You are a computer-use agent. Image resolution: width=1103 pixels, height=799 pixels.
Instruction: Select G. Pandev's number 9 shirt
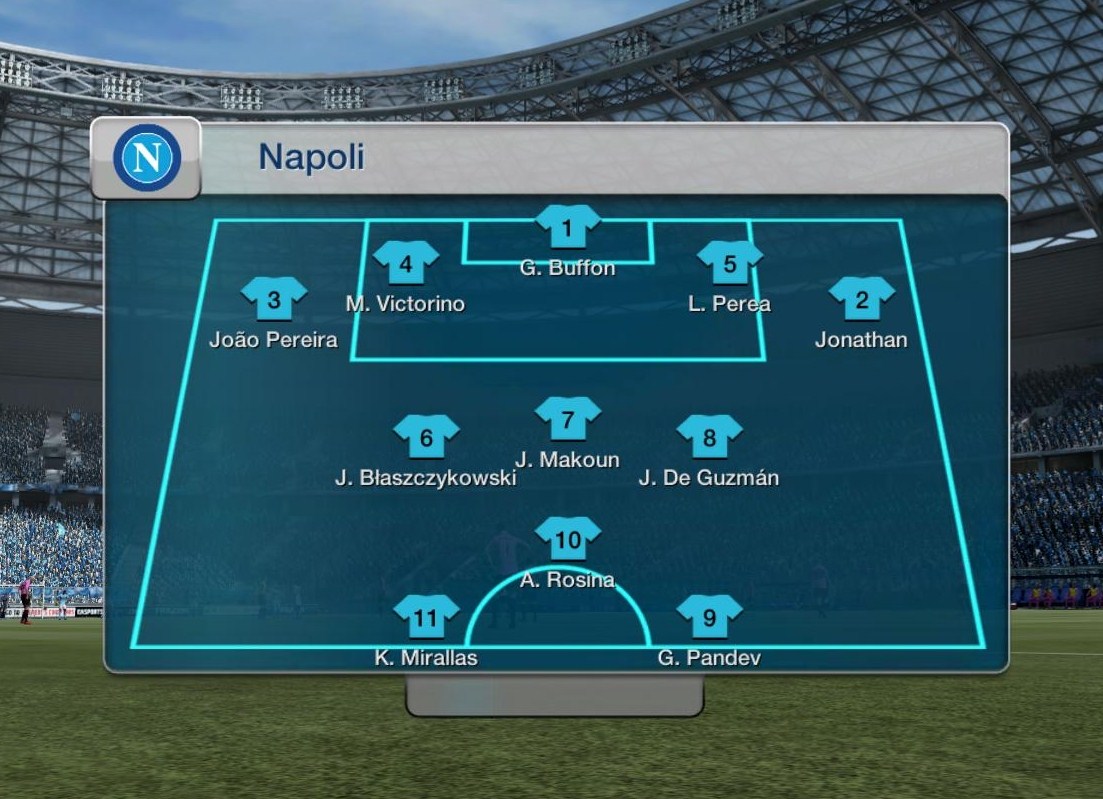click(x=709, y=617)
